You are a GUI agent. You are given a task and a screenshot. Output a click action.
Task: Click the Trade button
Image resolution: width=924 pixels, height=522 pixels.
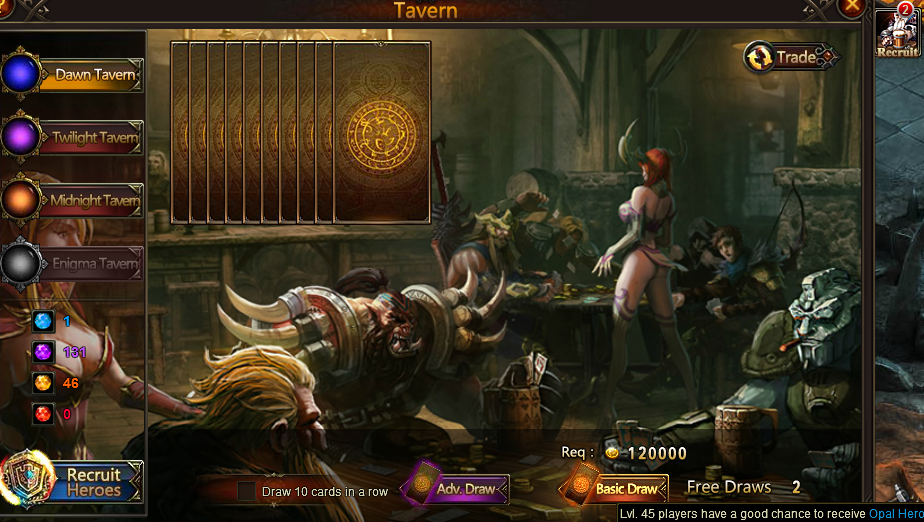(x=791, y=57)
